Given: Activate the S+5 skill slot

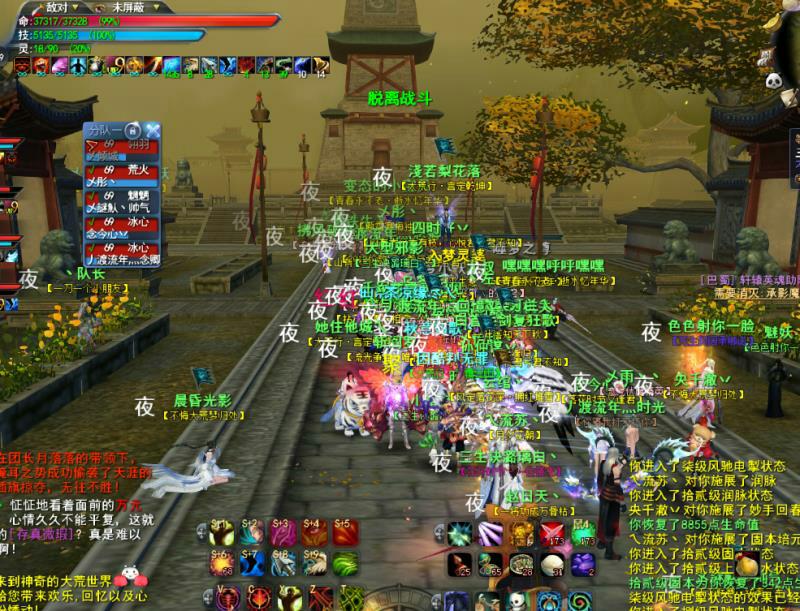Looking at the screenshot, I should click(344, 533).
